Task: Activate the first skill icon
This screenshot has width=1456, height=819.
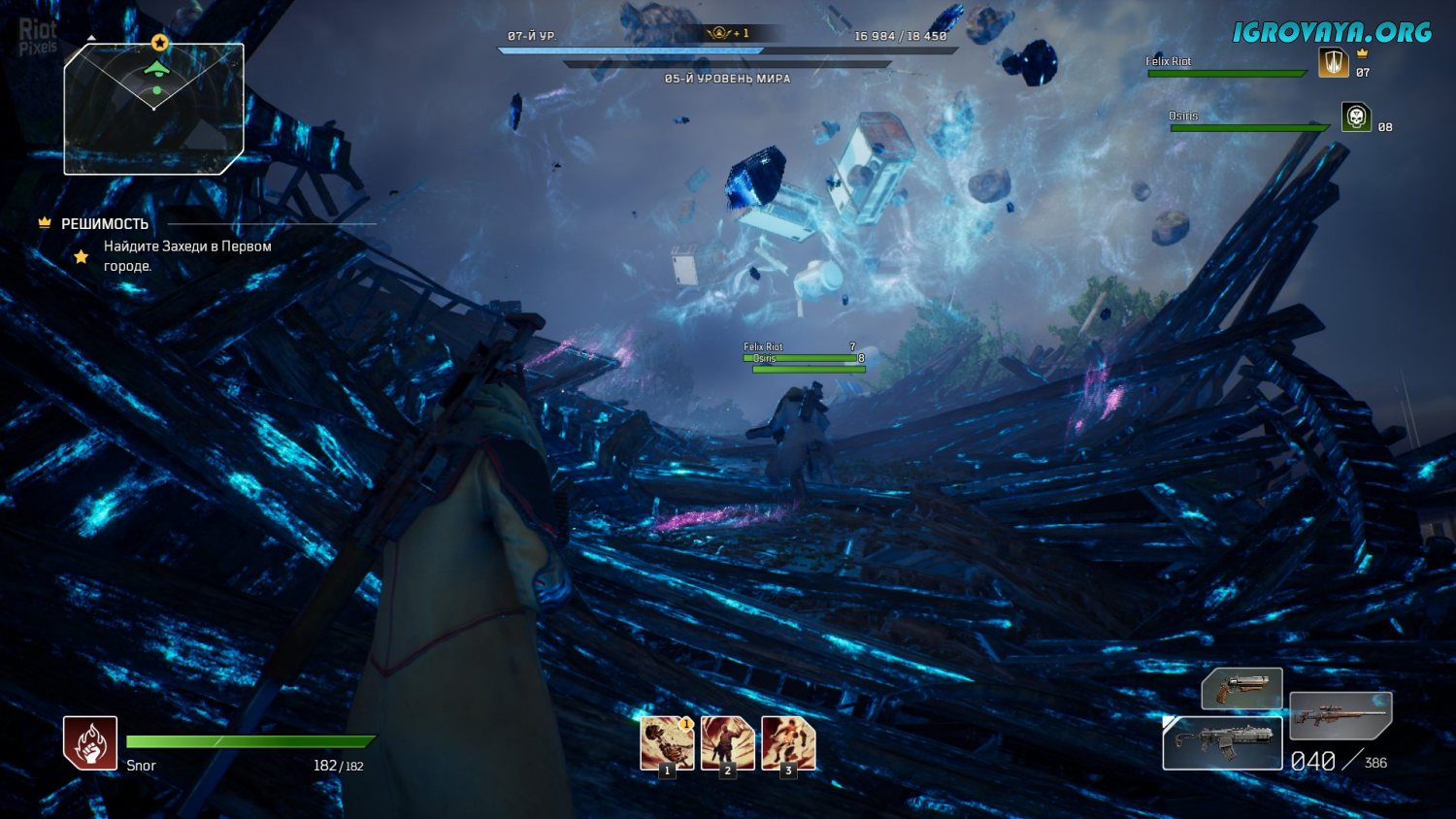Action: click(x=667, y=743)
